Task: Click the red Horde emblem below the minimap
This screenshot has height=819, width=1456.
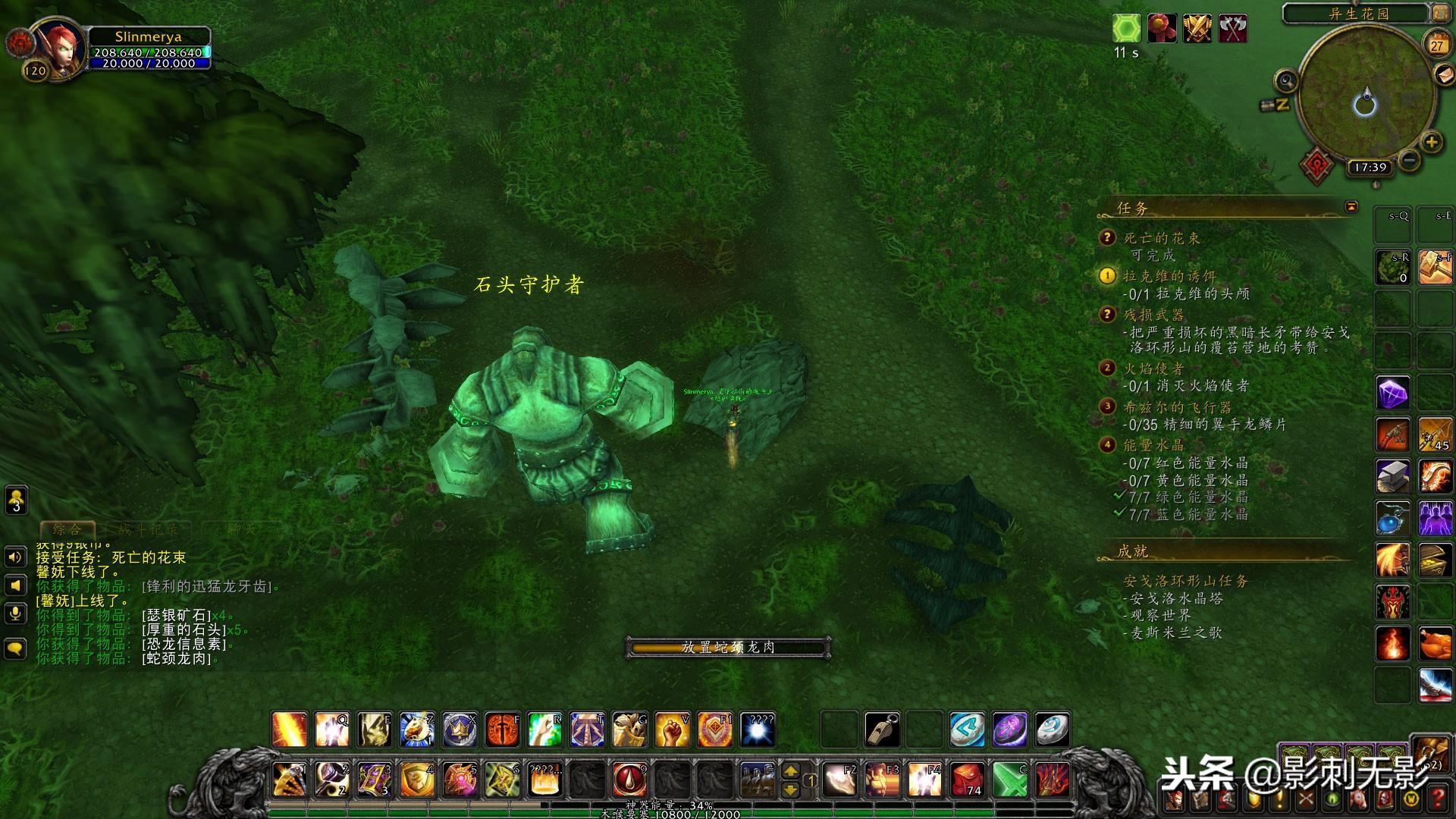Action: 1317,164
